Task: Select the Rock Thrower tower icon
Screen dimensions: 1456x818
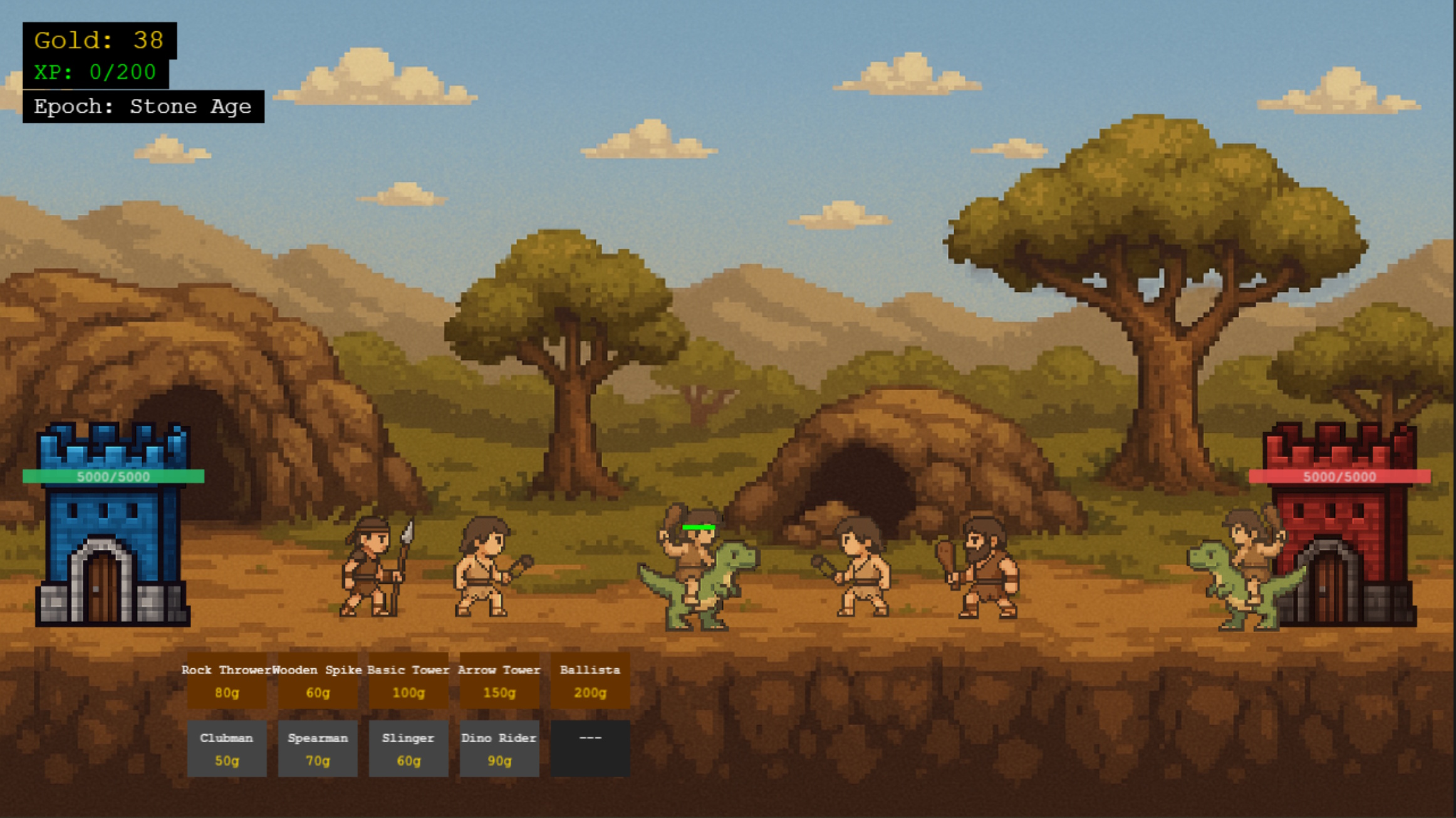Action: coord(227,683)
